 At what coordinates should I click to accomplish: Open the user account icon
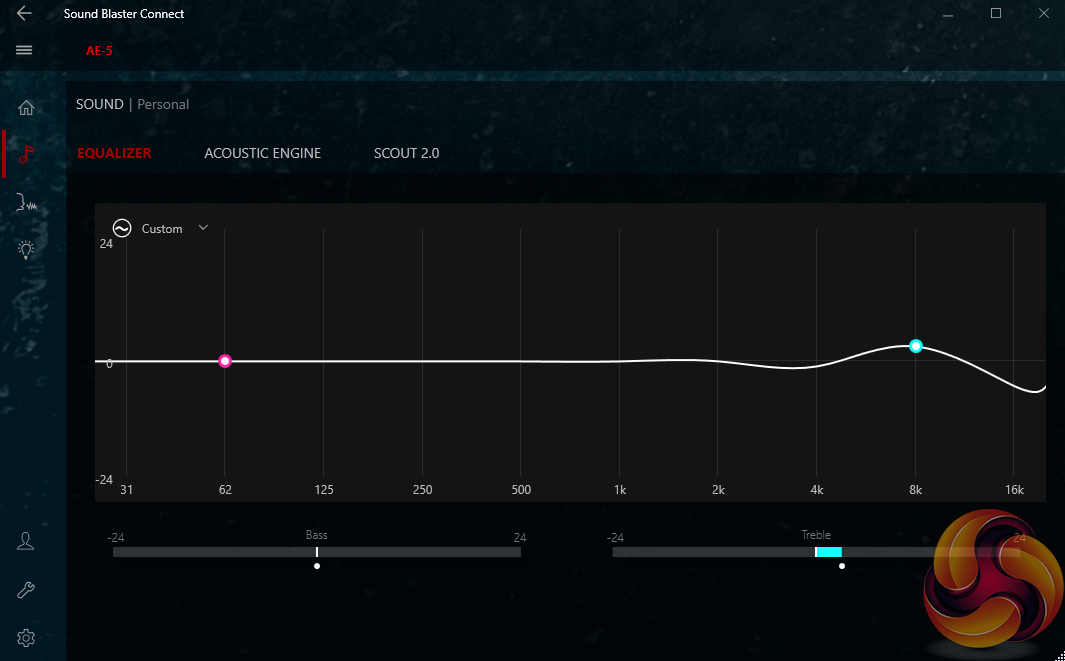[x=26, y=541]
